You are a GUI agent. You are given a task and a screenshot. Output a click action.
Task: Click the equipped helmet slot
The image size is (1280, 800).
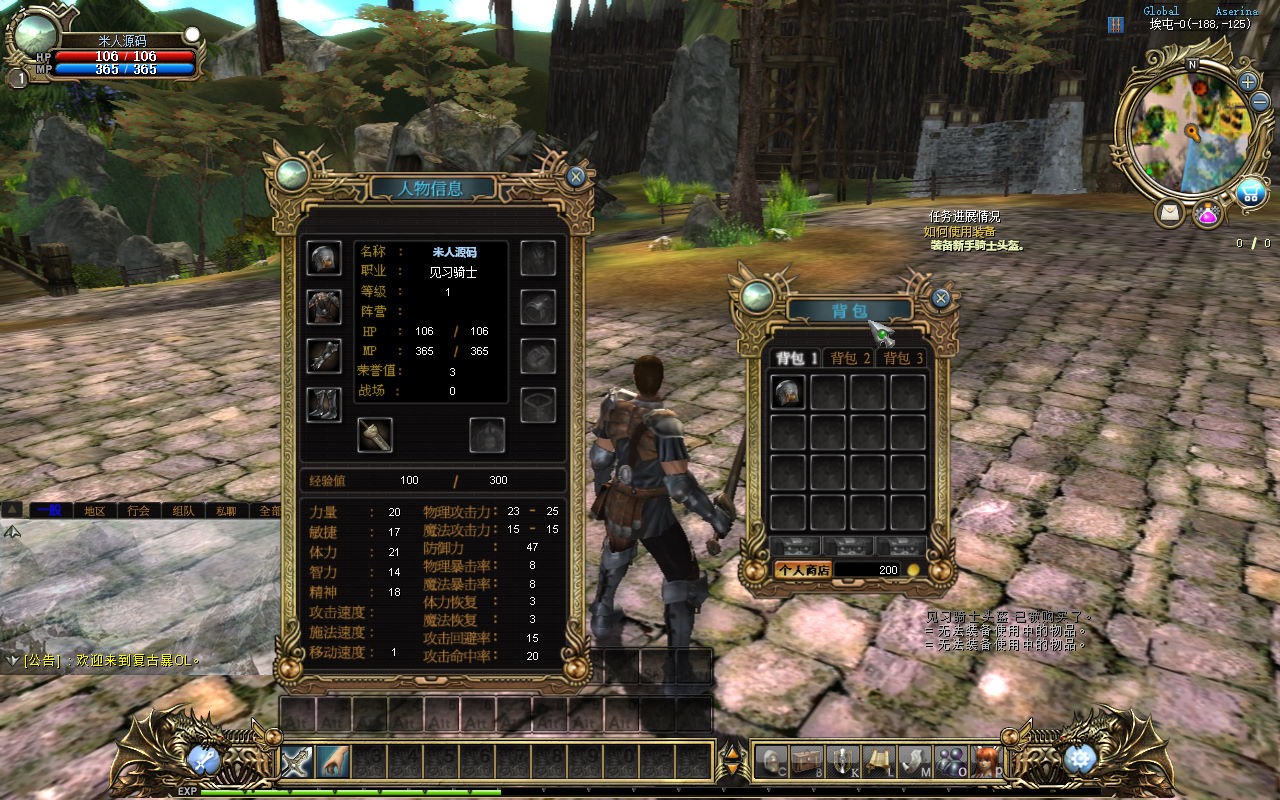(323, 258)
